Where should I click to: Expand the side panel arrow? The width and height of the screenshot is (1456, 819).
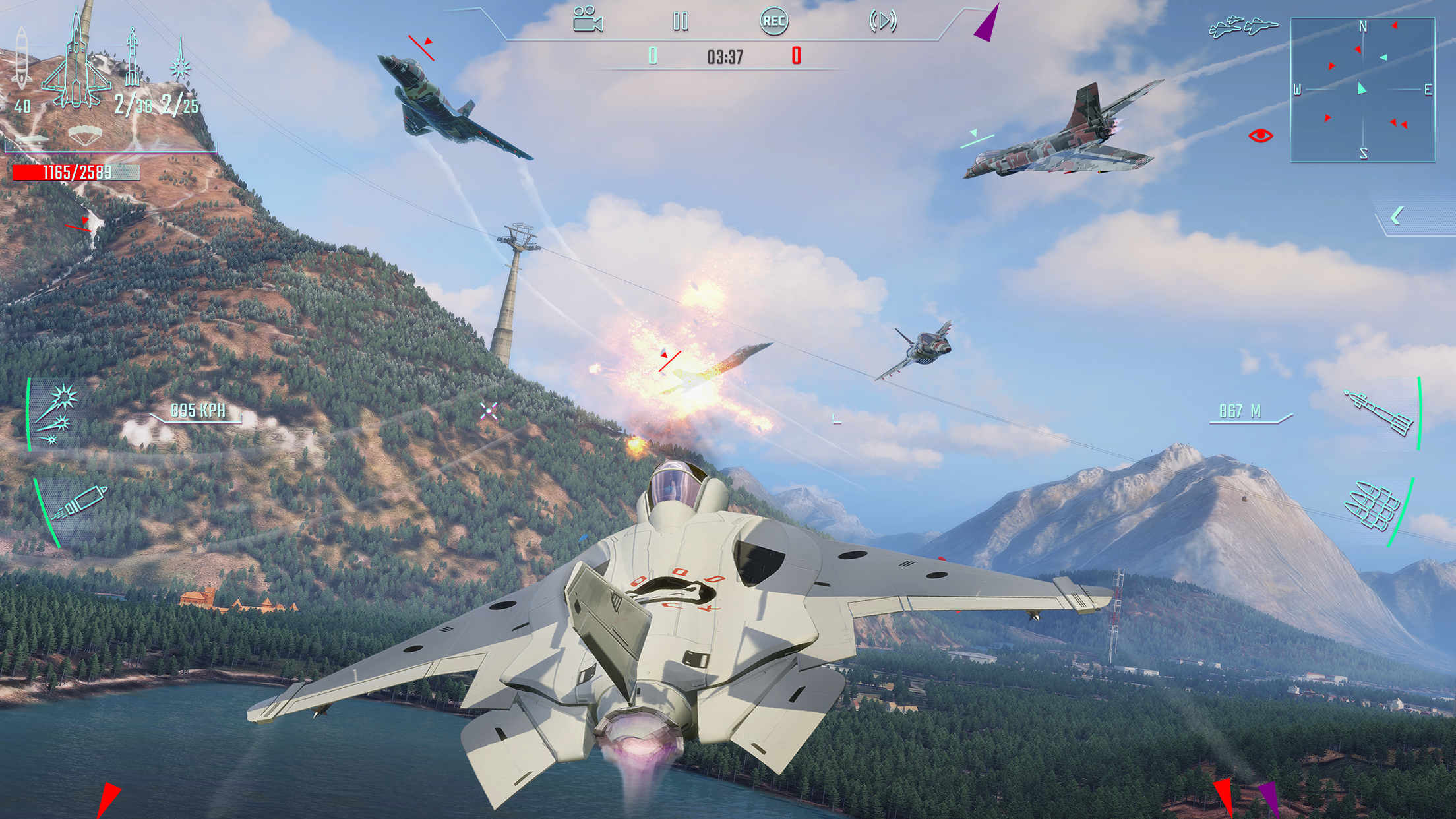[1397, 216]
